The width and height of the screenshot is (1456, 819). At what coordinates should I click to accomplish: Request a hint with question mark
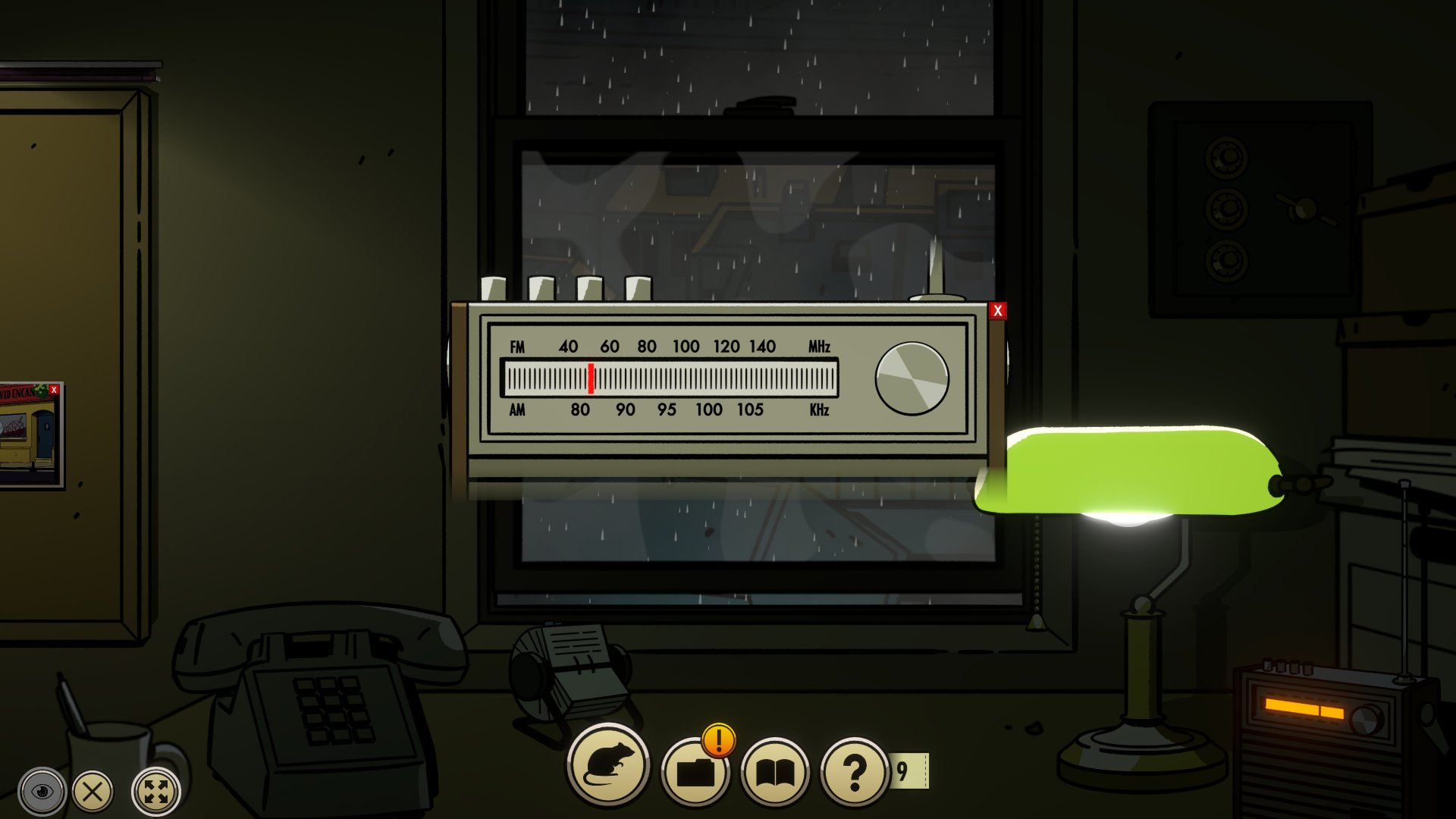(x=855, y=772)
